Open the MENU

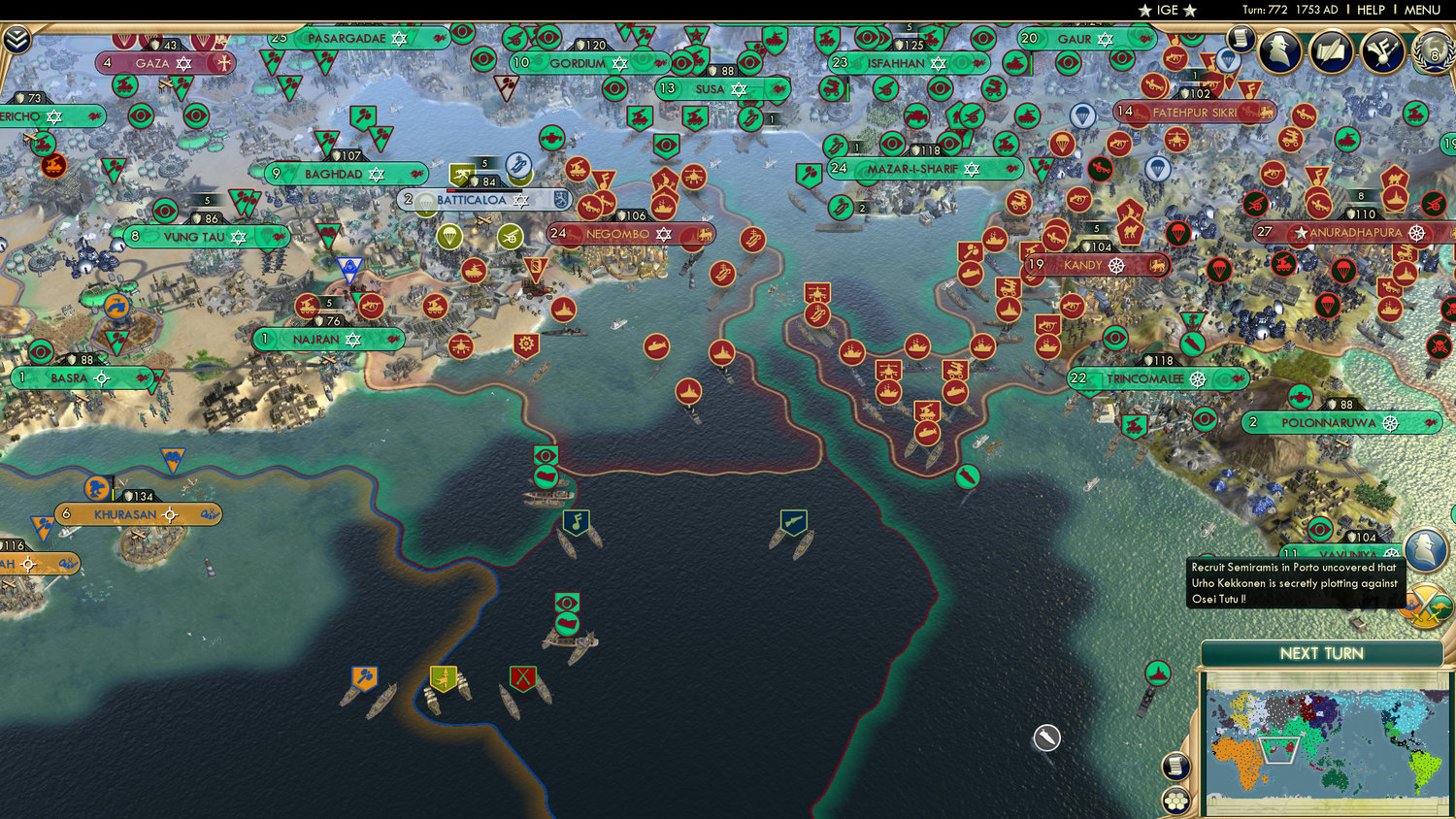(x=1421, y=11)
